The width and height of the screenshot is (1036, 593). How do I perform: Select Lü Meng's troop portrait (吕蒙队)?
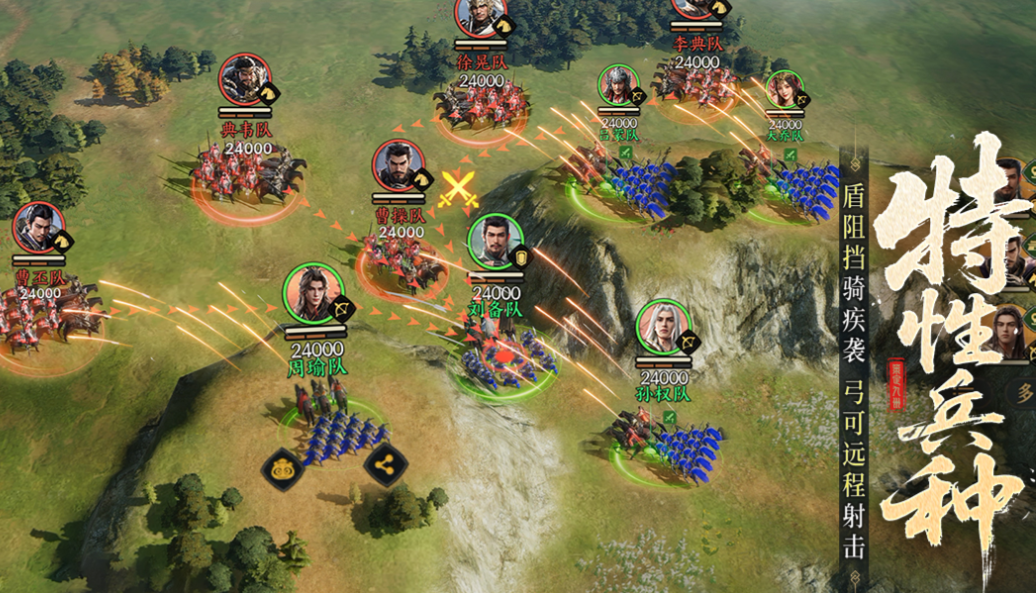pos(617,87)
